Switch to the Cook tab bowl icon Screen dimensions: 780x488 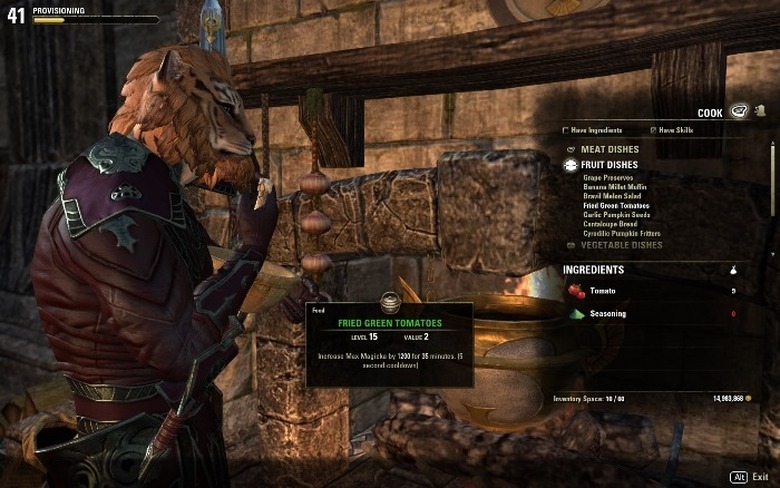click(x=739, y=112)
